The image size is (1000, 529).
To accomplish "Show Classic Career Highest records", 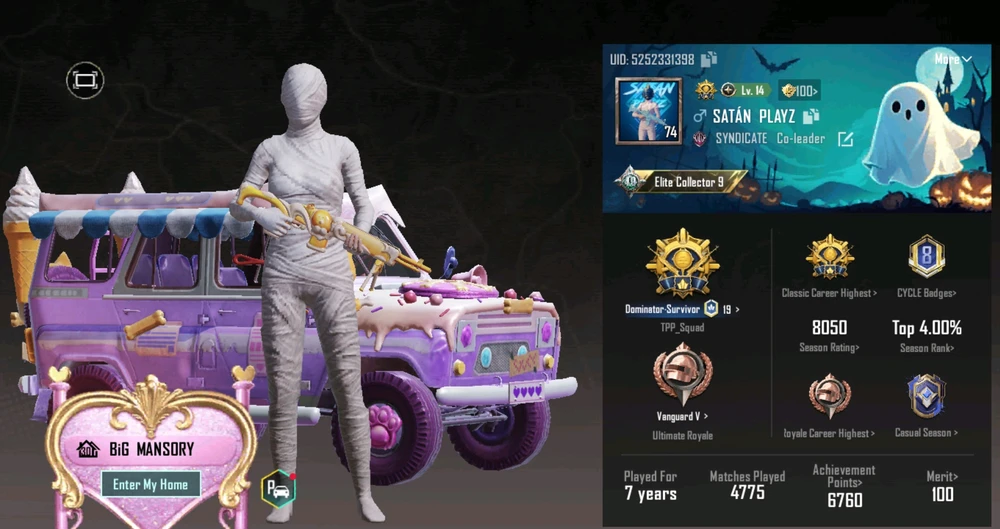I will [x=829, y=293].
